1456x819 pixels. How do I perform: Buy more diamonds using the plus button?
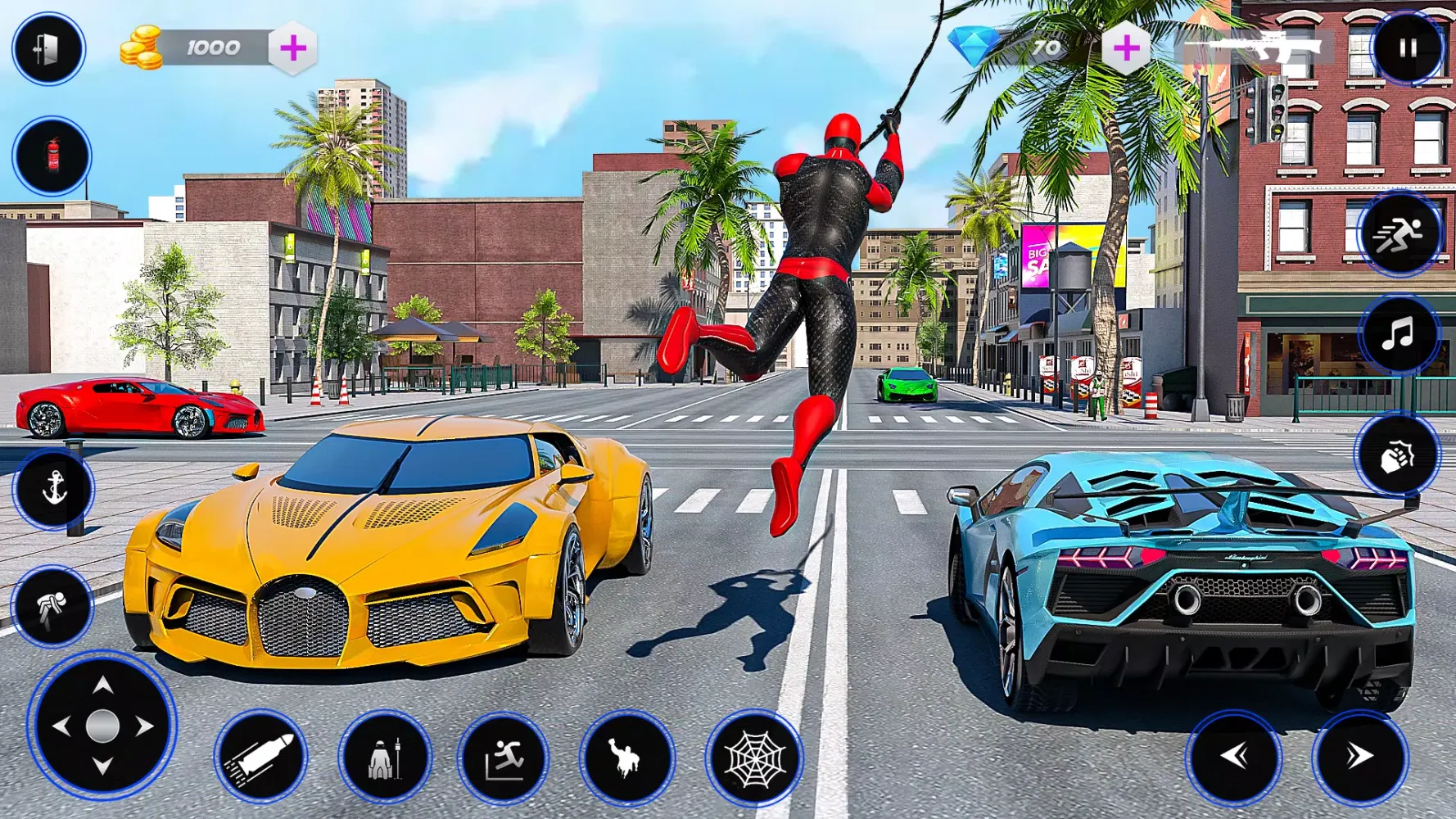tap(1126, 48)
